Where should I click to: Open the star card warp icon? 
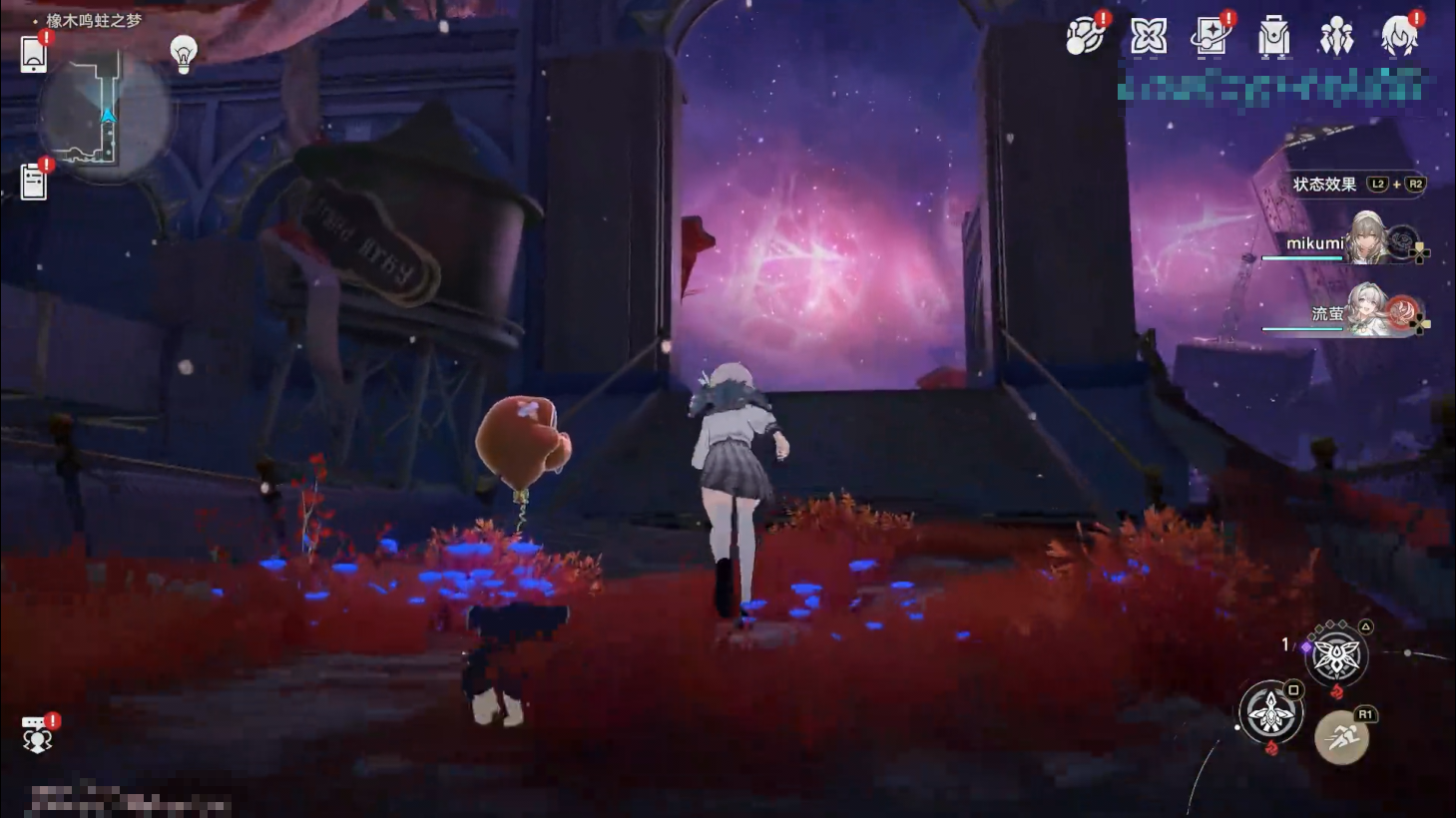click(1211, 38)
